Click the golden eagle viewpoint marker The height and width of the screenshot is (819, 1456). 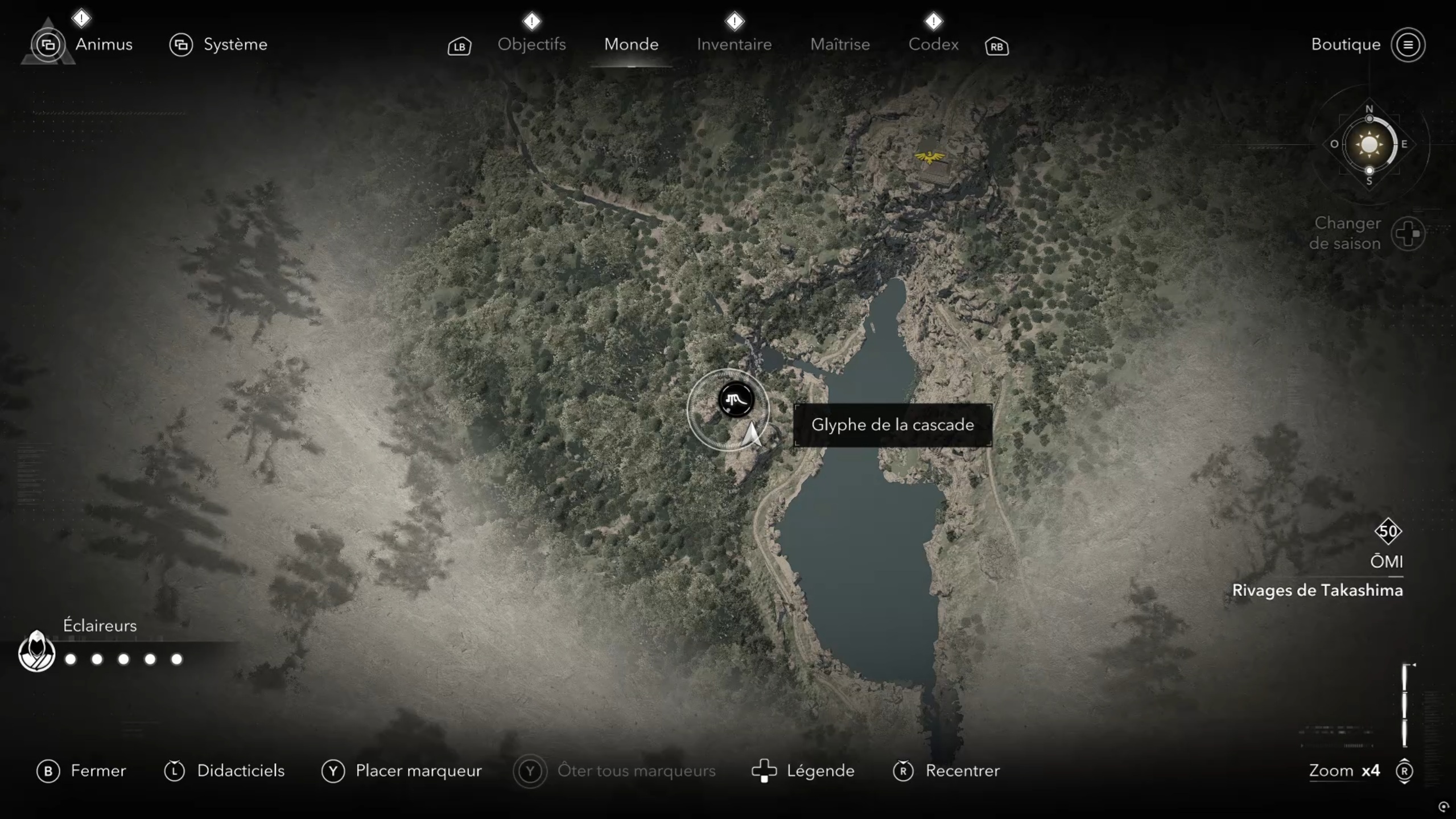point(929,157)
